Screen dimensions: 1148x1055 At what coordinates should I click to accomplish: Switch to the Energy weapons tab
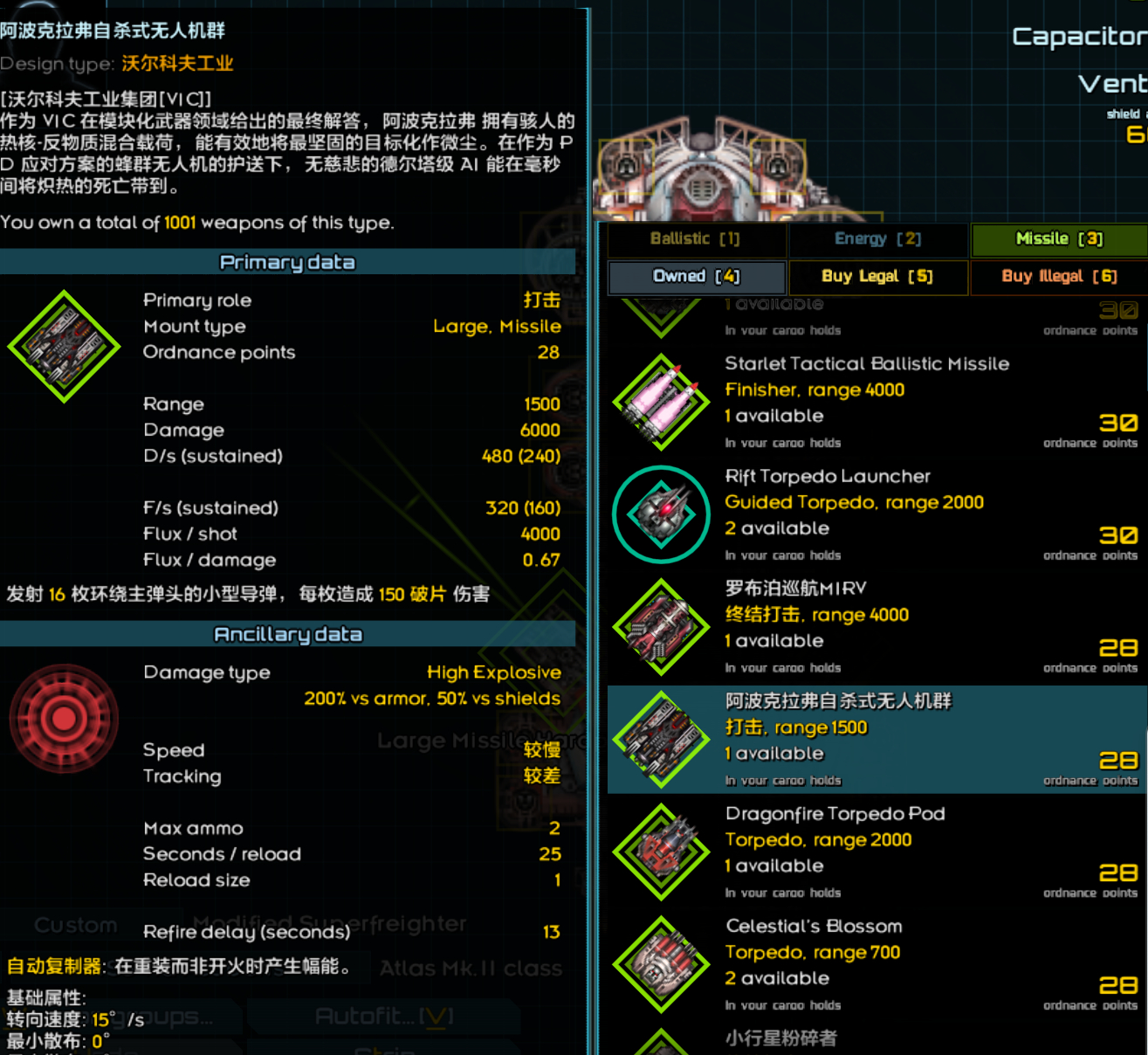click(x=877, y=238)
